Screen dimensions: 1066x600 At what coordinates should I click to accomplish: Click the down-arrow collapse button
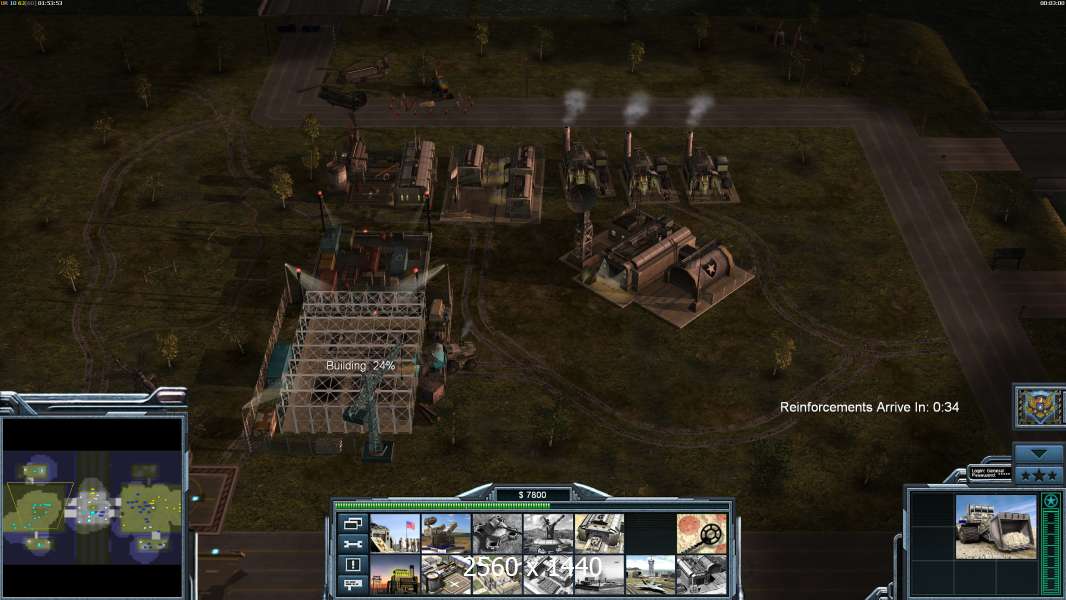pyautogui.click(x=1039, y=453)
